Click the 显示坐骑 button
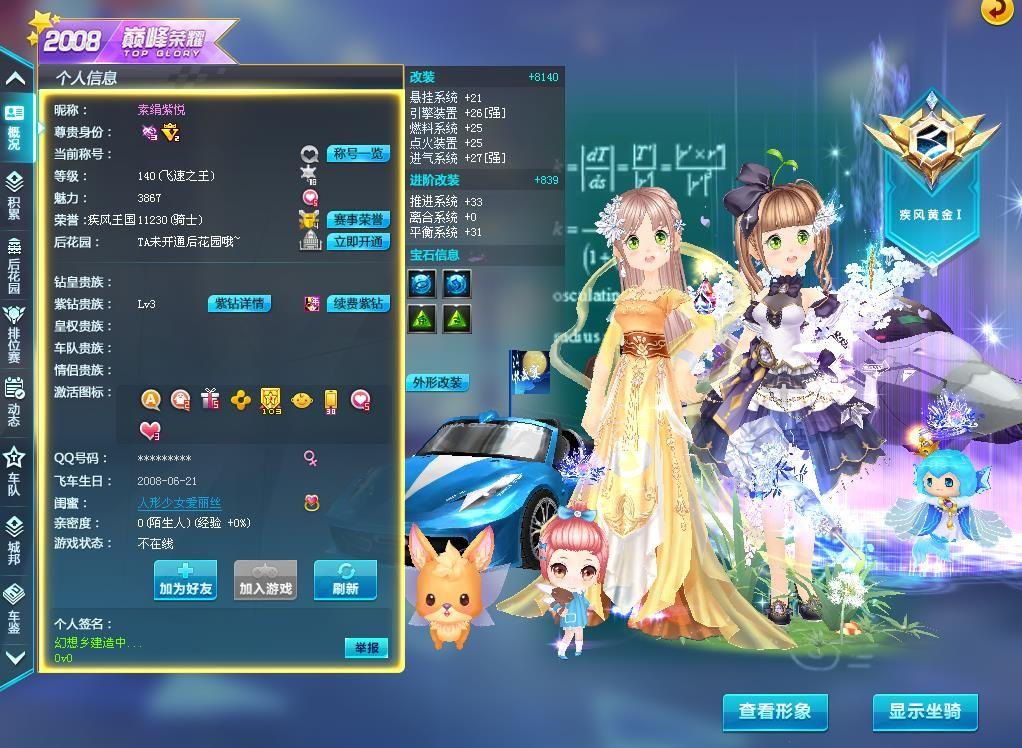Viewport: 1022px width, 748px height. (925, 712)
